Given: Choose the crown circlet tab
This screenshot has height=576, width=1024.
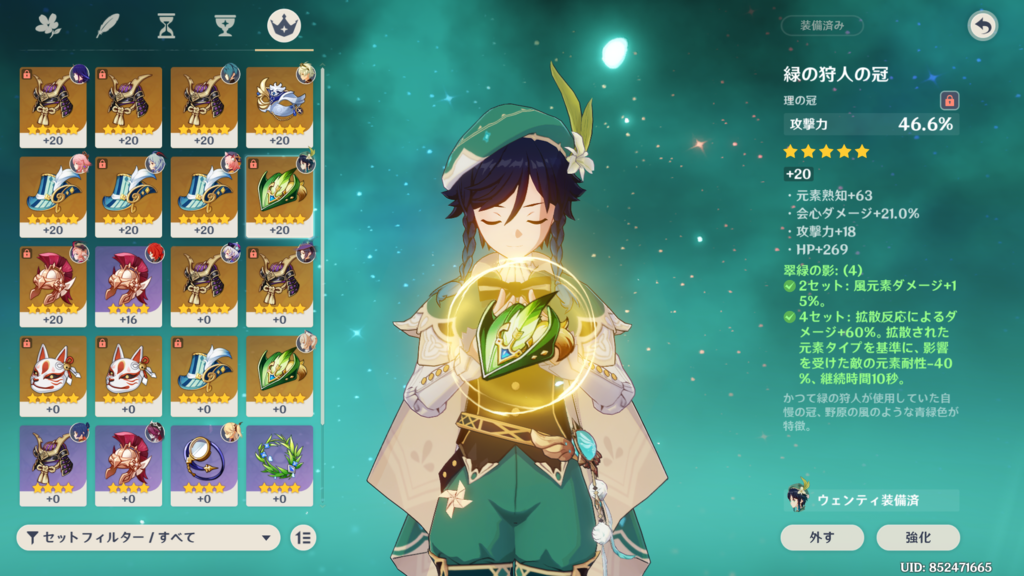Looking at the screenshot, I should pos(283,27).
